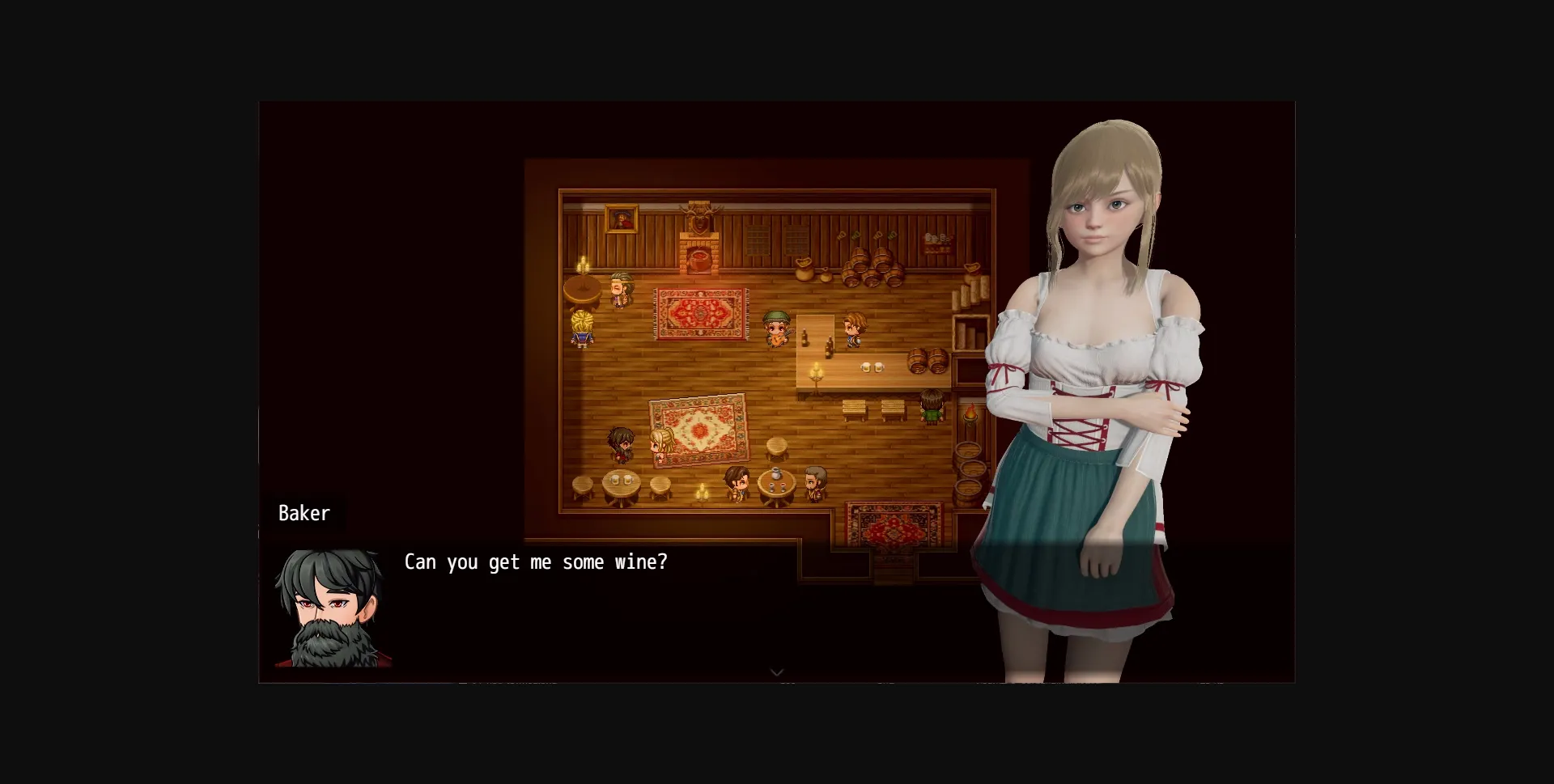Click the wine pitcher on the round table
Viewport: 1554px width, 784px height.
(774, 474)
